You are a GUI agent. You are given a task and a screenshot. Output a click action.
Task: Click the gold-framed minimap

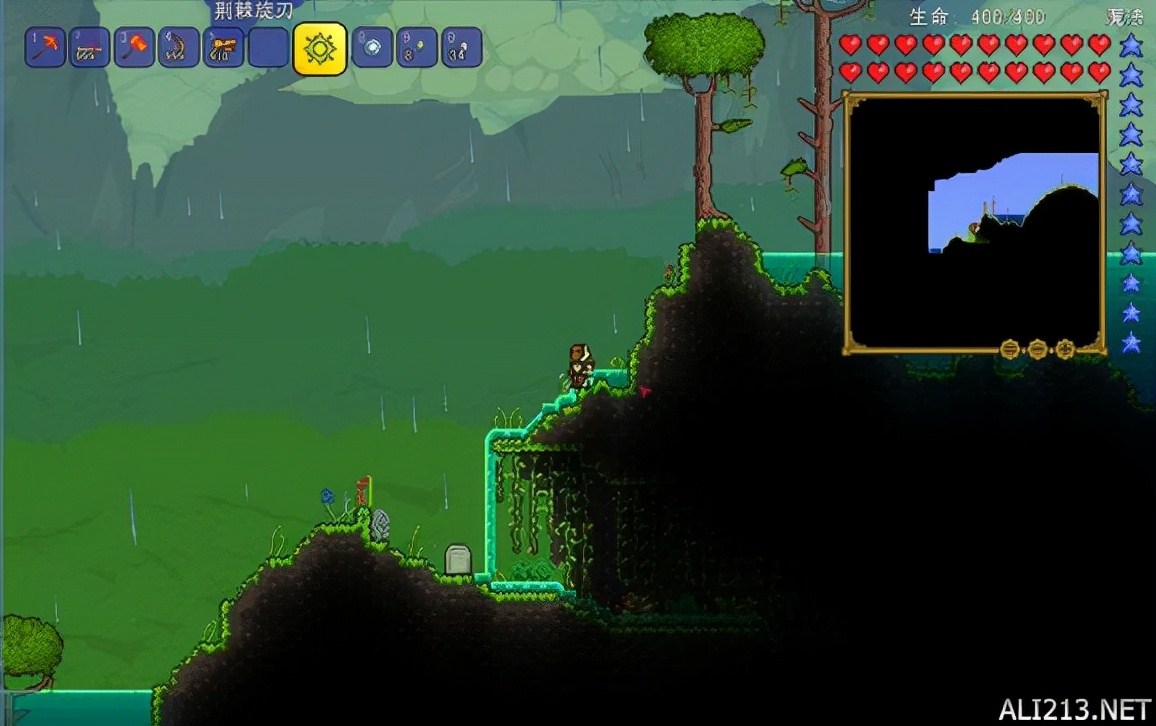click(975, 222)
